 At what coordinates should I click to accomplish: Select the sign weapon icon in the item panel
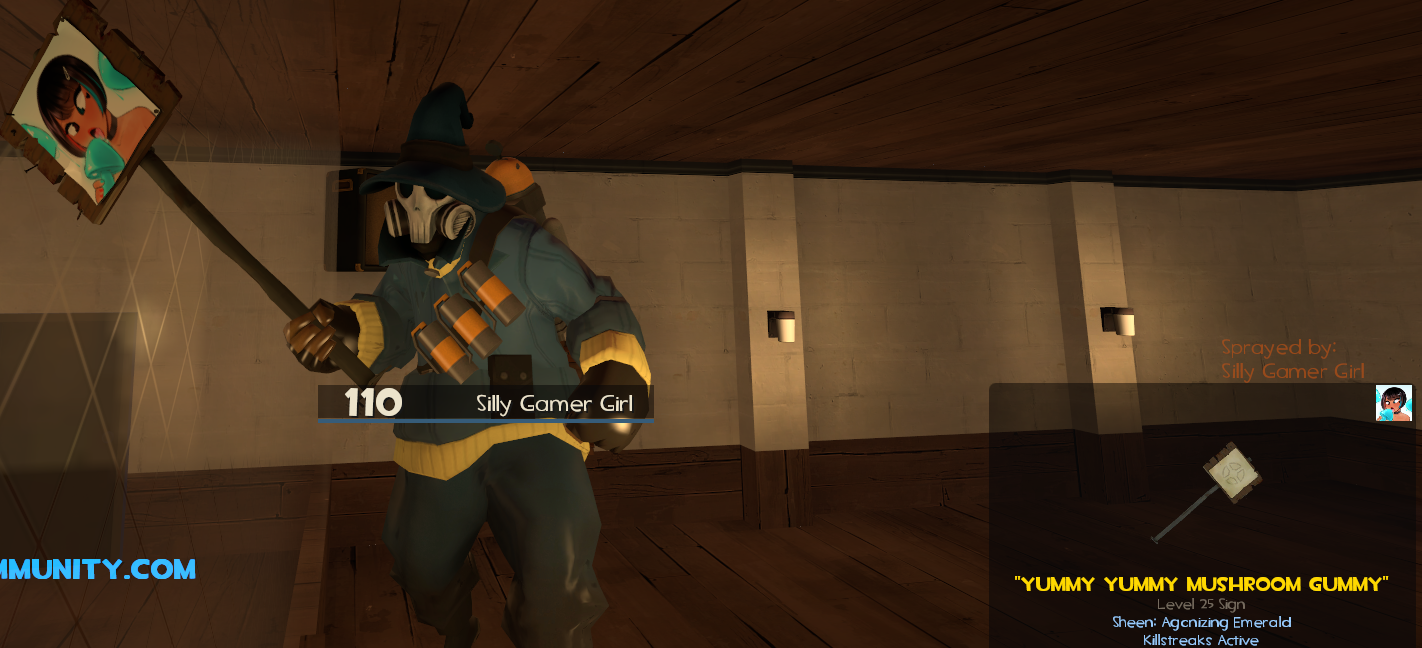(x=1207, y=491)
